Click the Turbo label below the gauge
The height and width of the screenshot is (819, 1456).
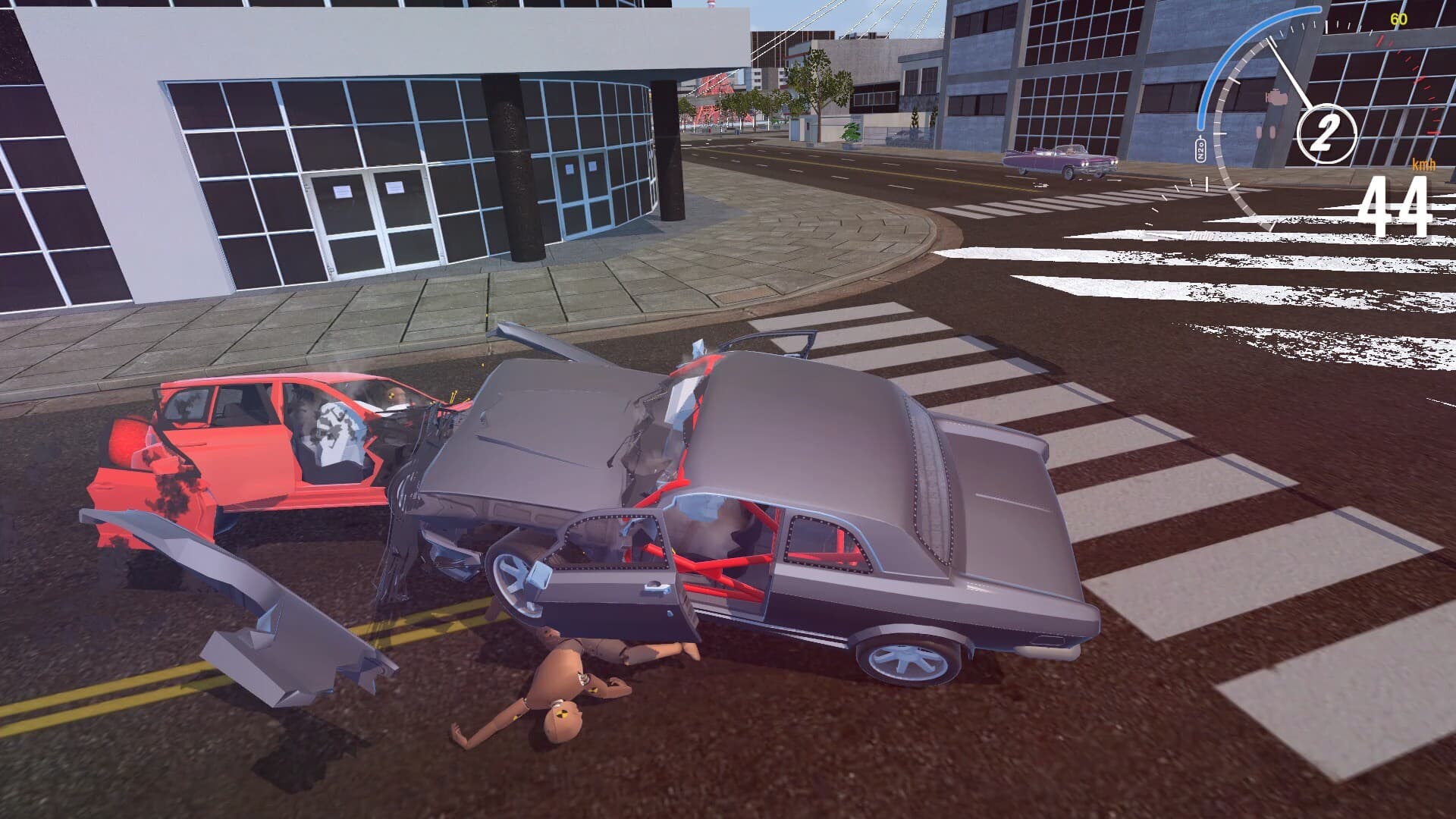point(1202,235)
